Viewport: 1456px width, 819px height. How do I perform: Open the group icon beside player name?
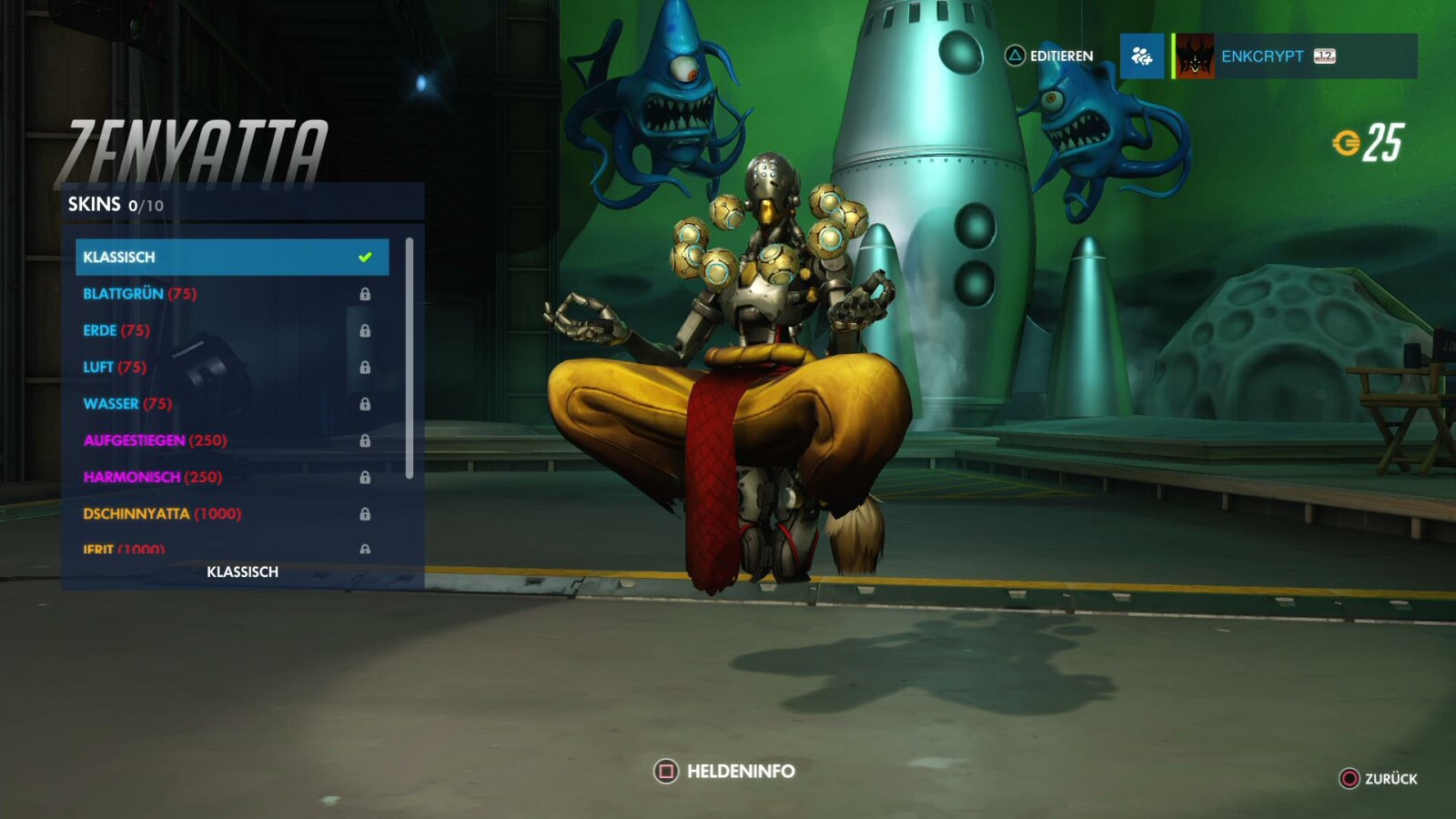[1142, 56]
